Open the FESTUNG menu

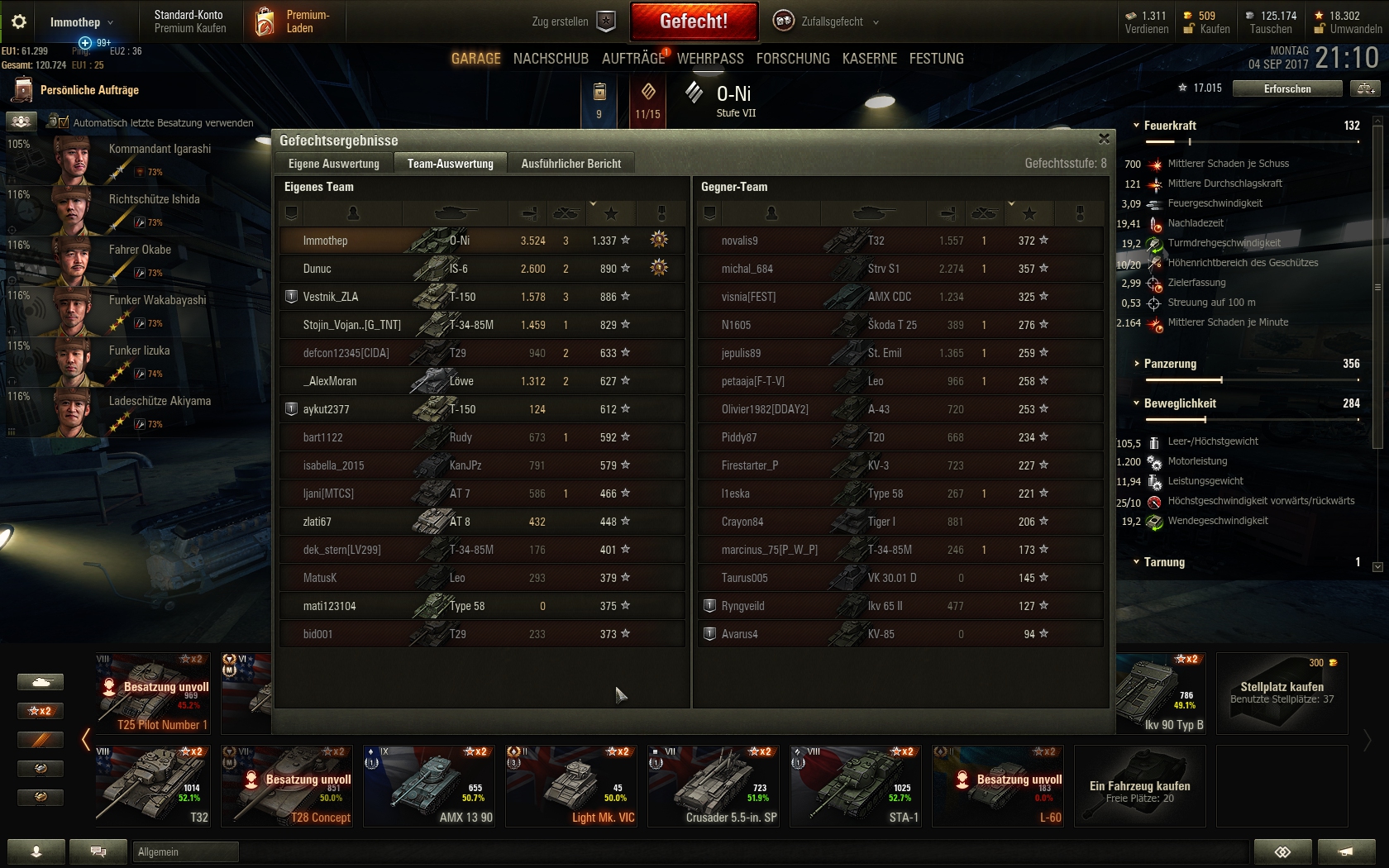(936, 59)
